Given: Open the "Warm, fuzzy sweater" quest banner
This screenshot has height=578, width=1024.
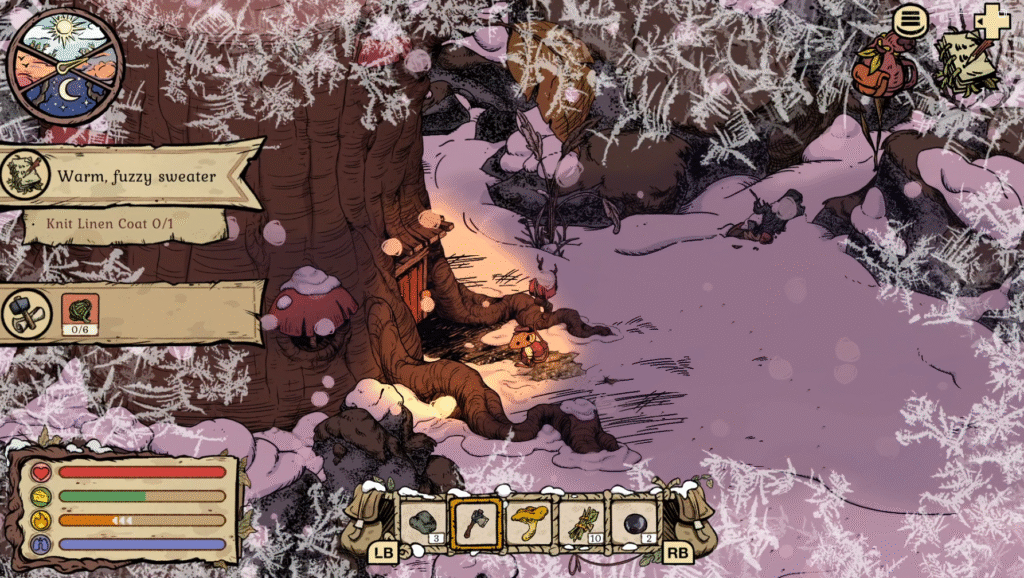Looking at the screenshot, I should coord(135,176).
